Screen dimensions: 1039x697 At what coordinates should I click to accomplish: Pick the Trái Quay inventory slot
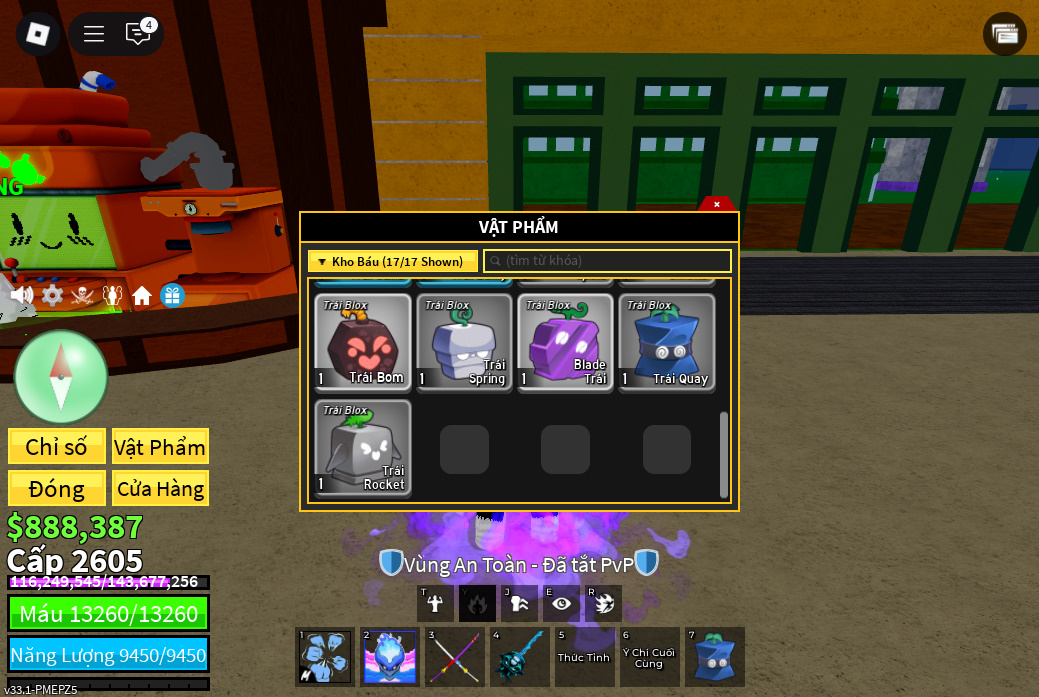667,342
